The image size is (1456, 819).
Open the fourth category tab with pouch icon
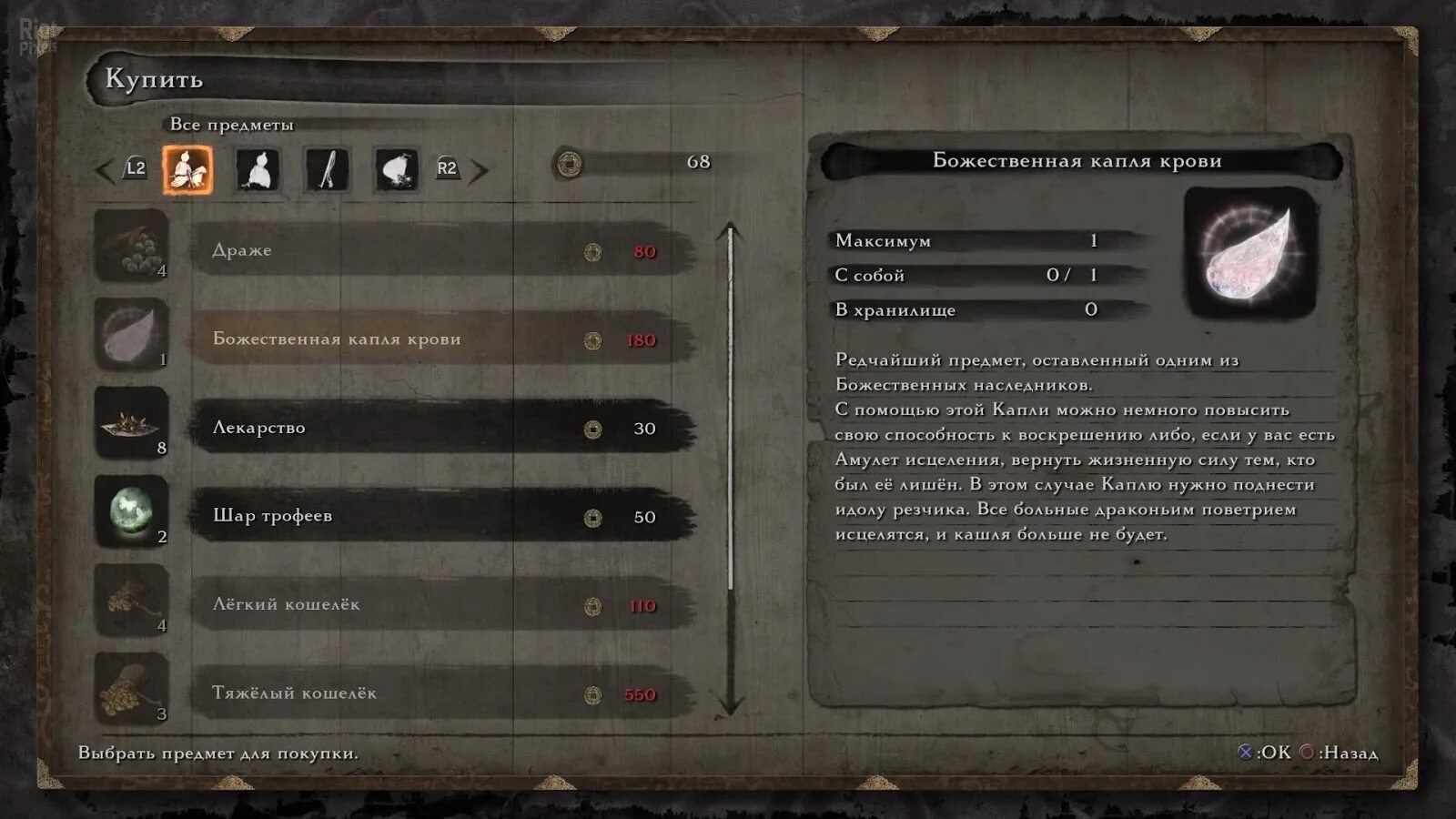(397, 169)
